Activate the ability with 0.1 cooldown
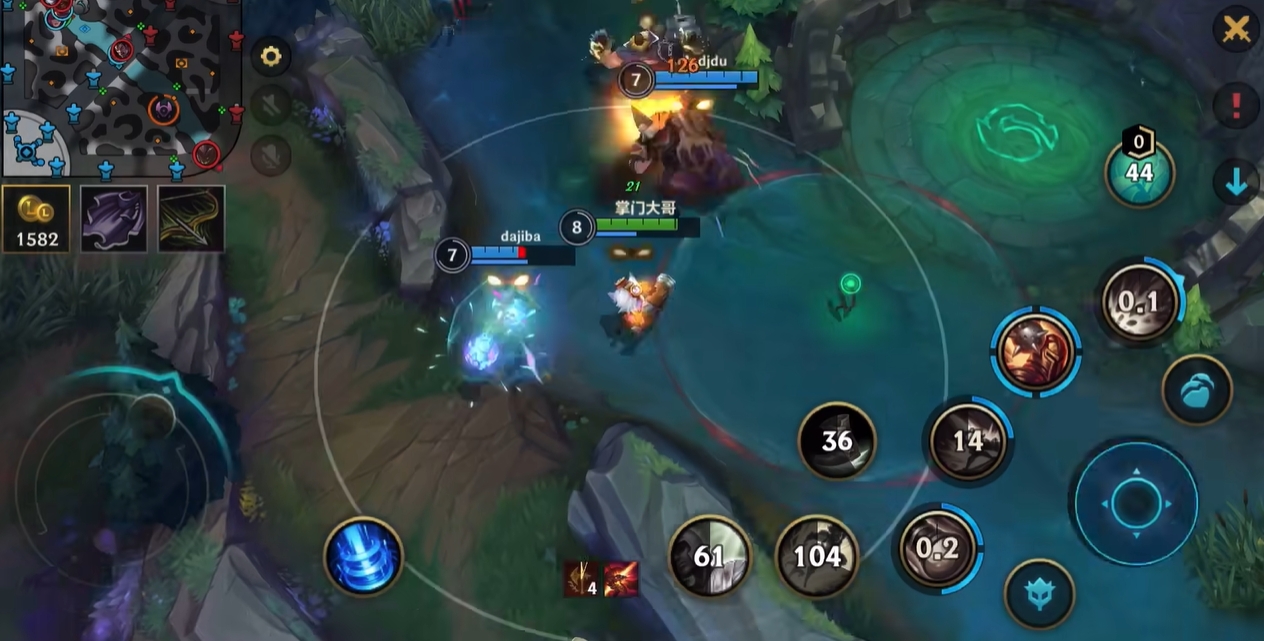1264x641 pixels. [x=1140, y=302]
